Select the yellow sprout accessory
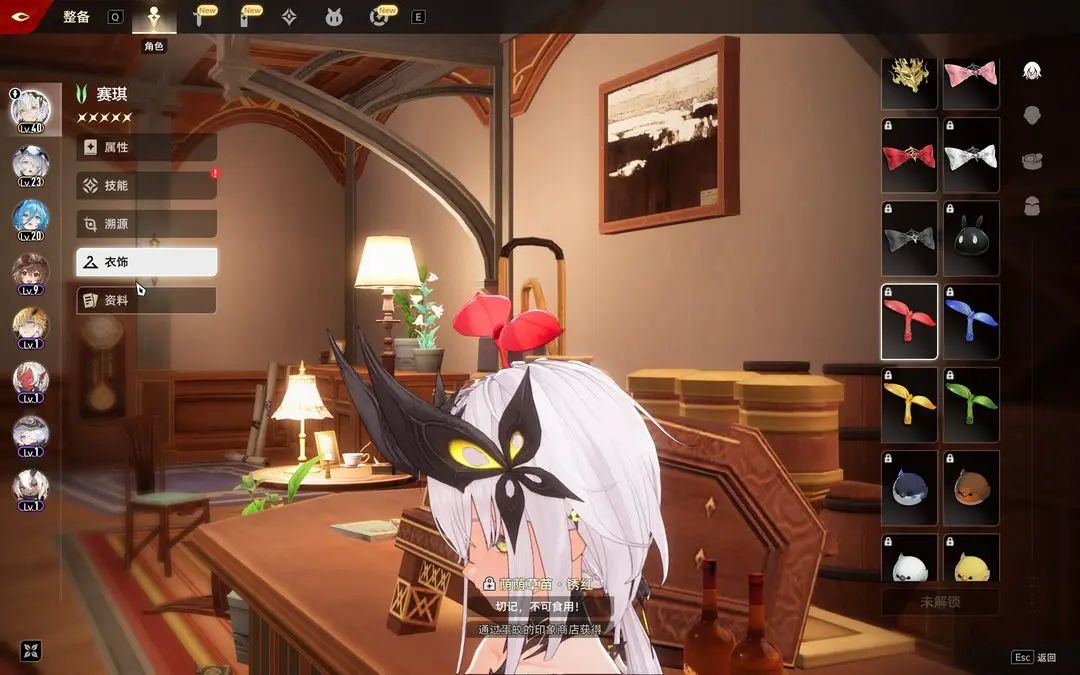1080x675 pixels. [x=909, y=404]
